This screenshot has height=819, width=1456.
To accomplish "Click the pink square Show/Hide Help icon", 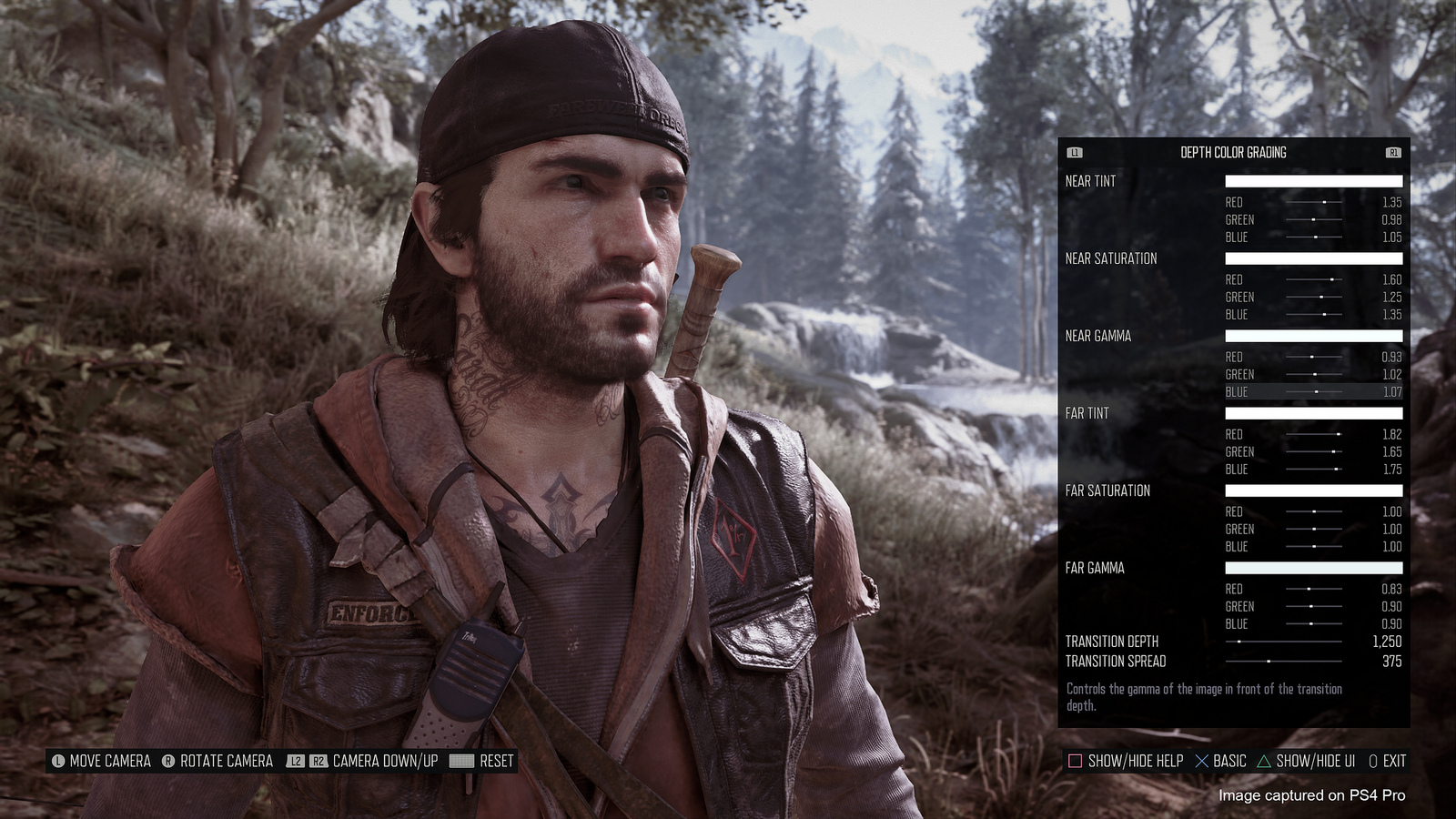I will [x=1075, y=762].
